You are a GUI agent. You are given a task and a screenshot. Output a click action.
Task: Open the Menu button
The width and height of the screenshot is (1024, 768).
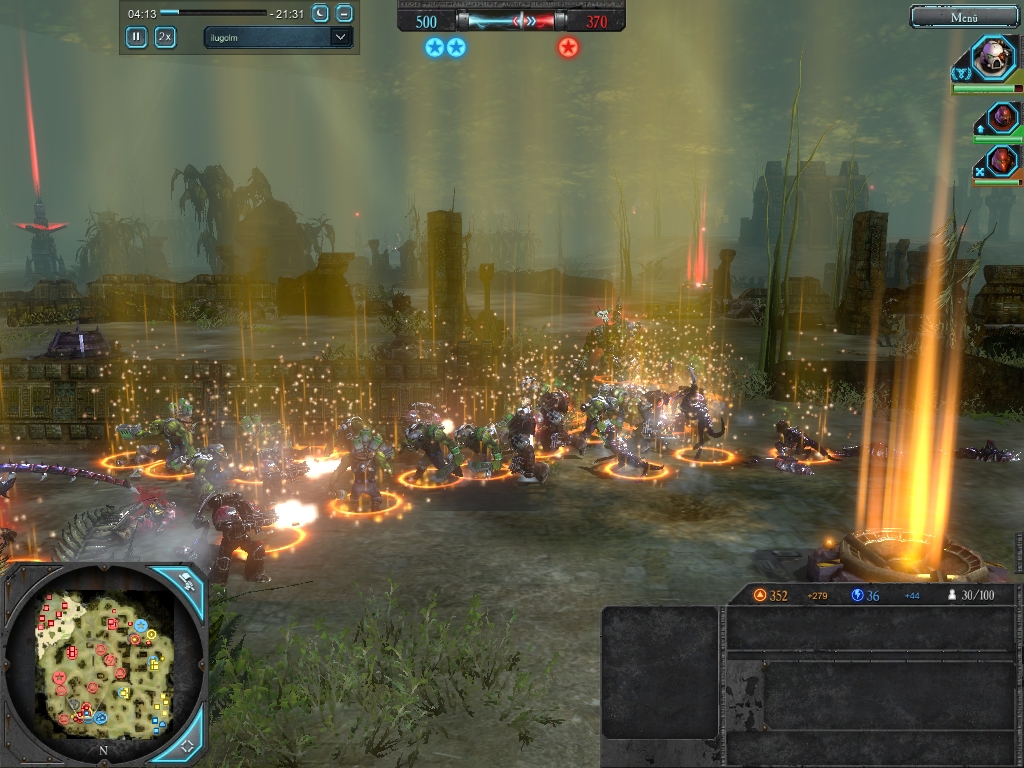(x=964, y=16)
